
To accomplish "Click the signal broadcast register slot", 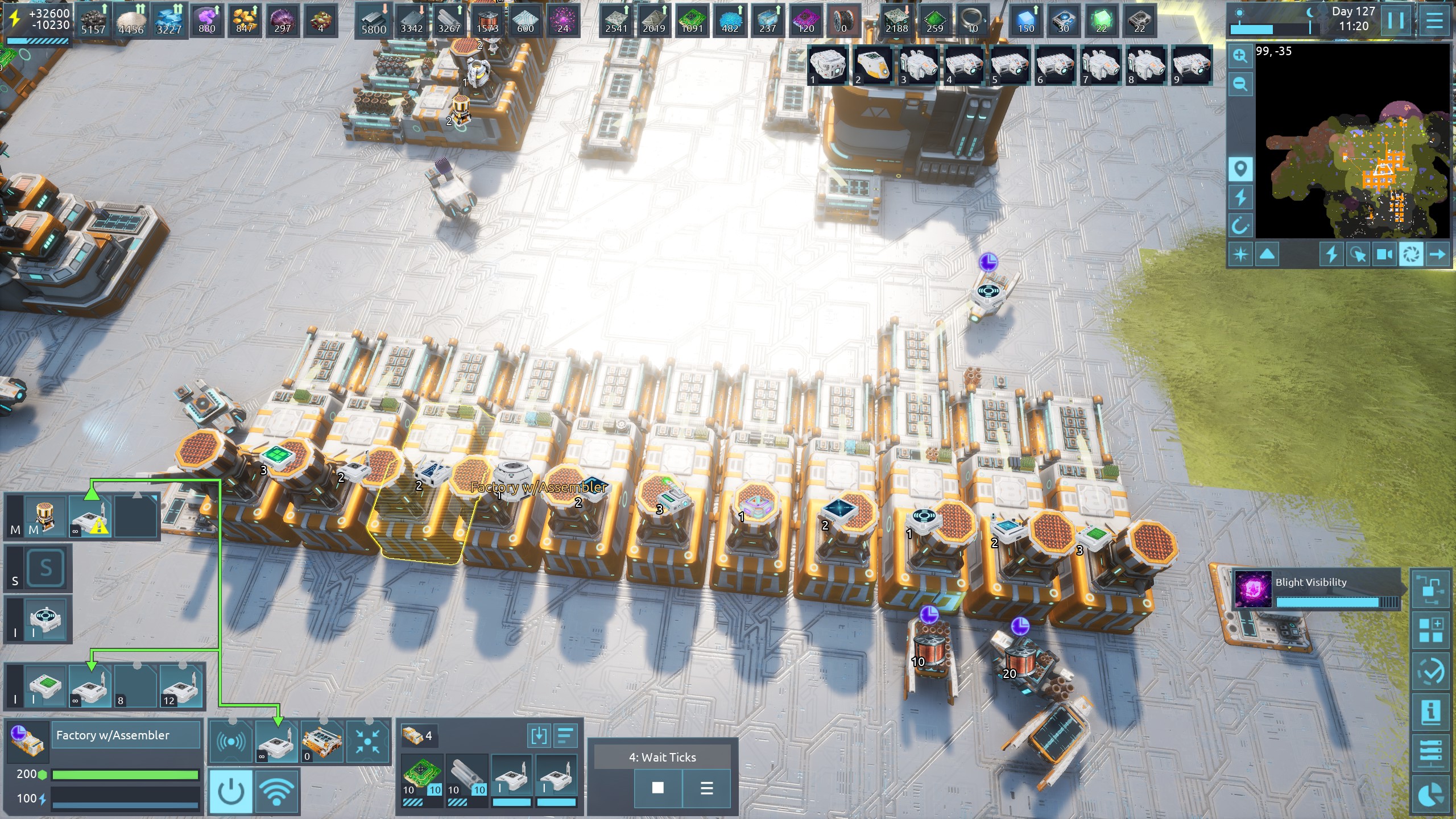I will tap(231, 742).
